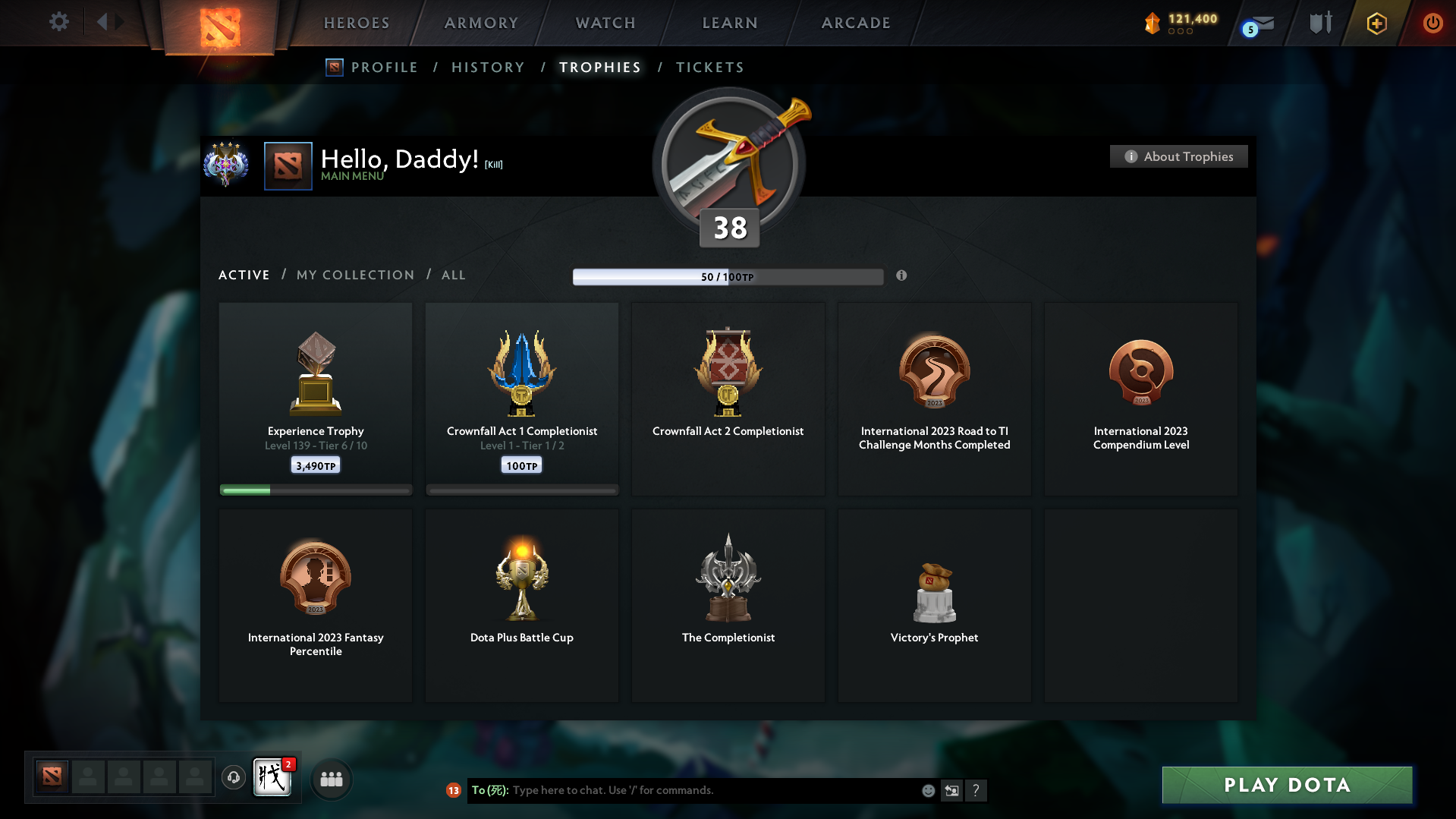Screen dimensions: 1456x819
Task: Click the PLAY DOTA button
Action: pos(1286,785)
